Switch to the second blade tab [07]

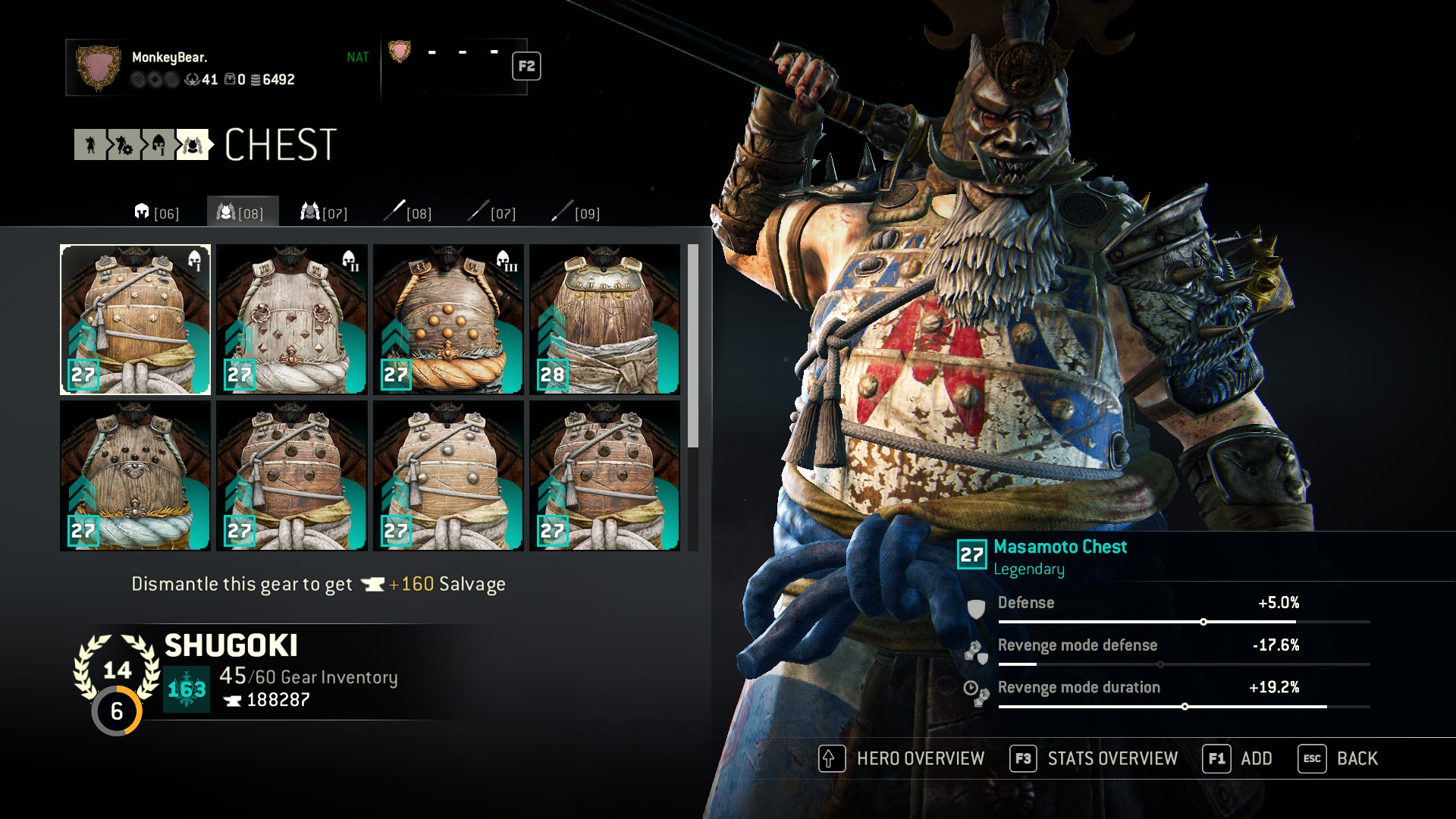(493, 213)
